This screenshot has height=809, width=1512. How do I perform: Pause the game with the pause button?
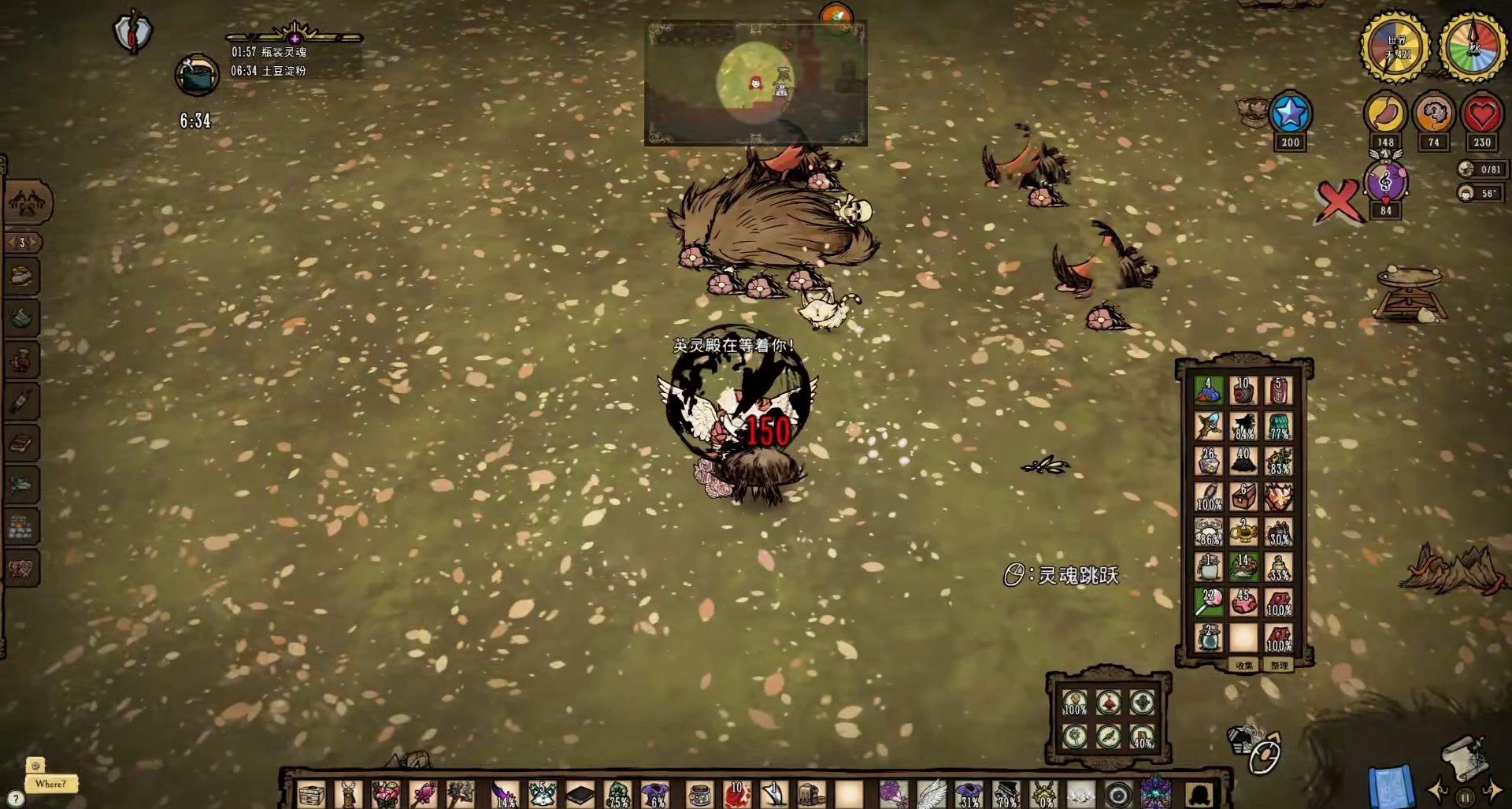tap(1465, 797)
